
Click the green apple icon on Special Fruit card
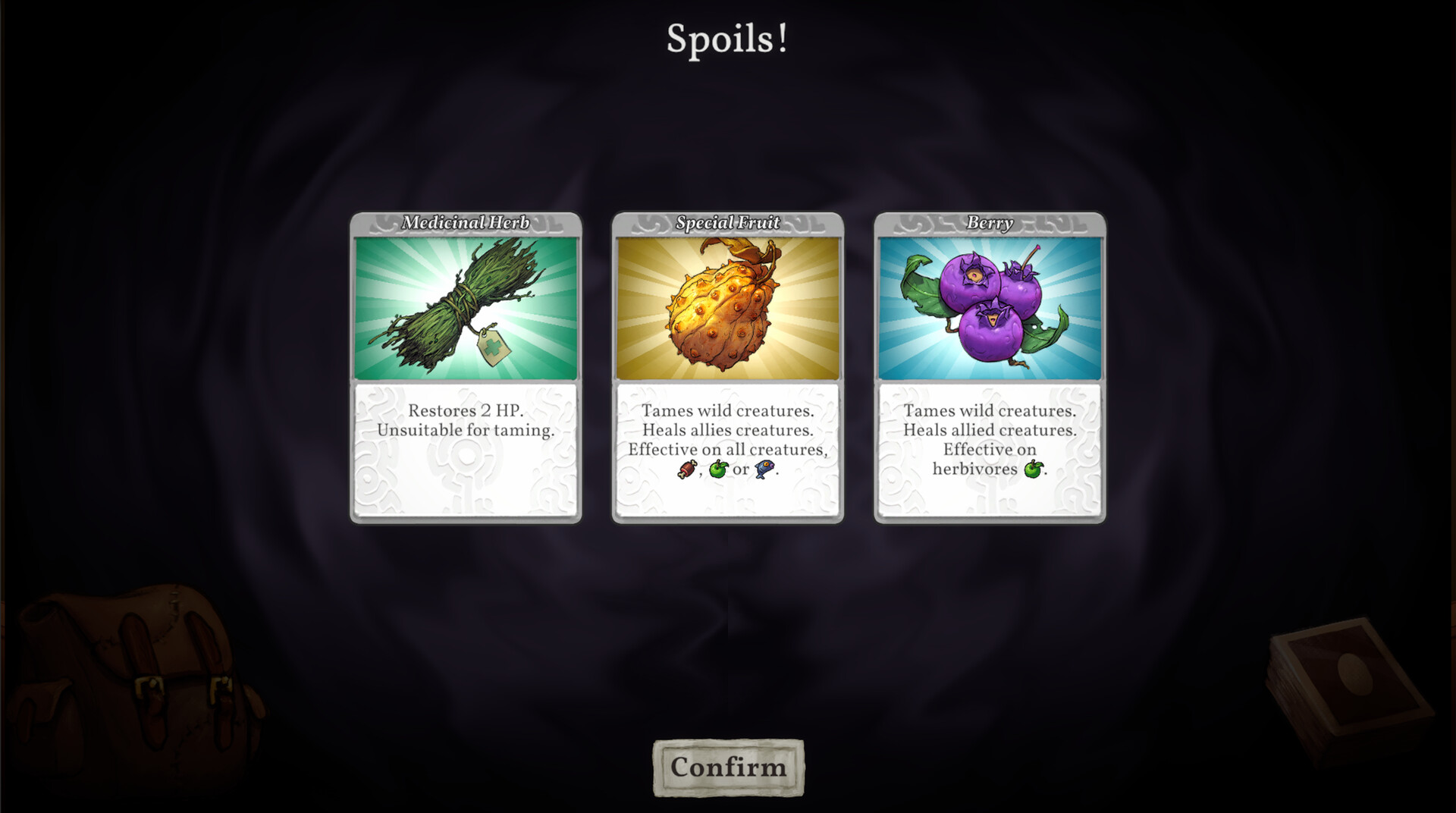[x=718, y=469]
